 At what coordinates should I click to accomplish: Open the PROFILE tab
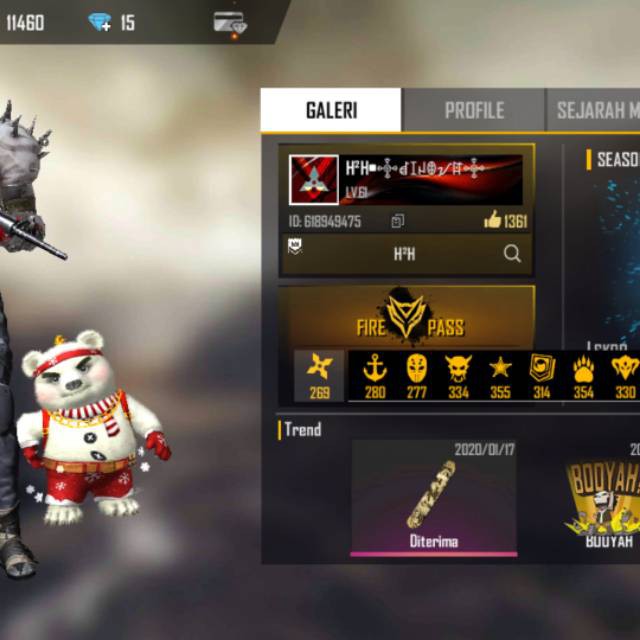[x=473, y=110]
